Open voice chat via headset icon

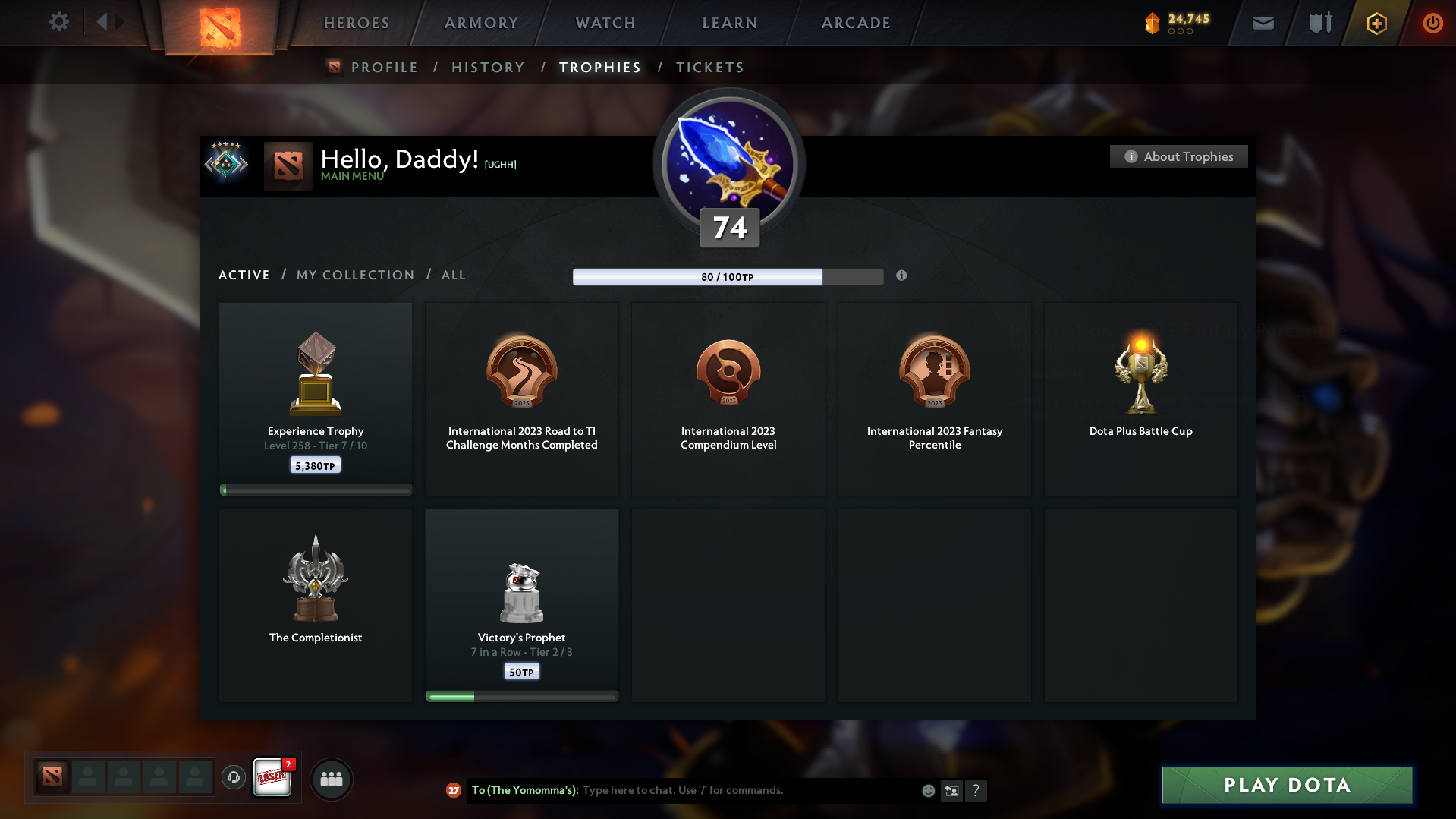coord(234,778)
